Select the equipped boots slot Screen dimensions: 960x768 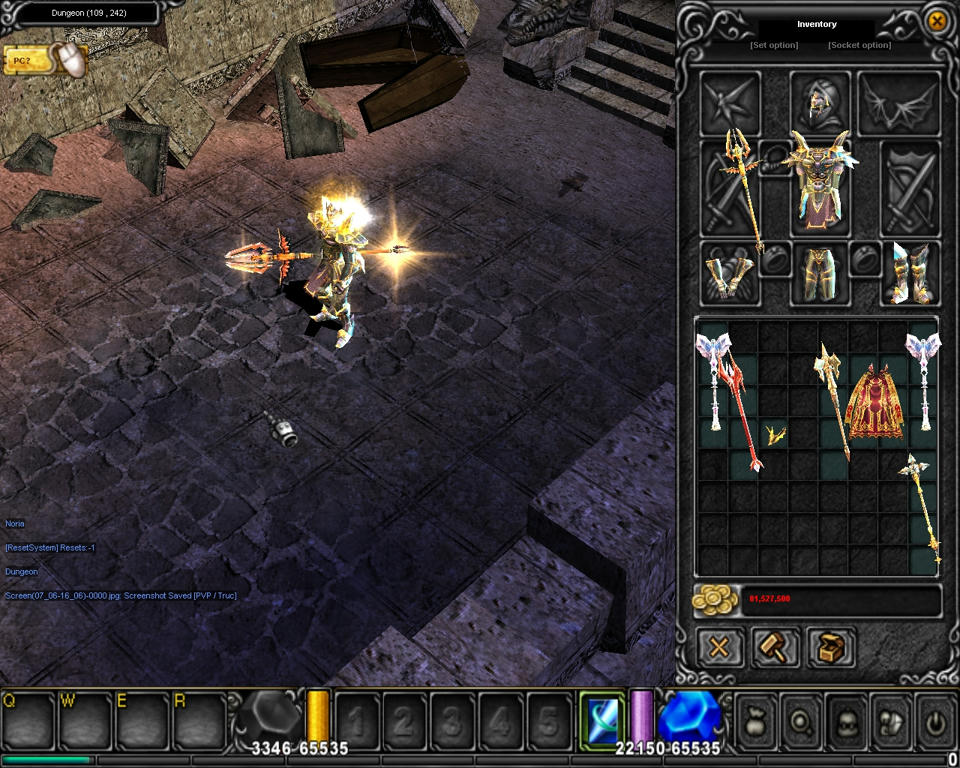[x=910, y=272]
